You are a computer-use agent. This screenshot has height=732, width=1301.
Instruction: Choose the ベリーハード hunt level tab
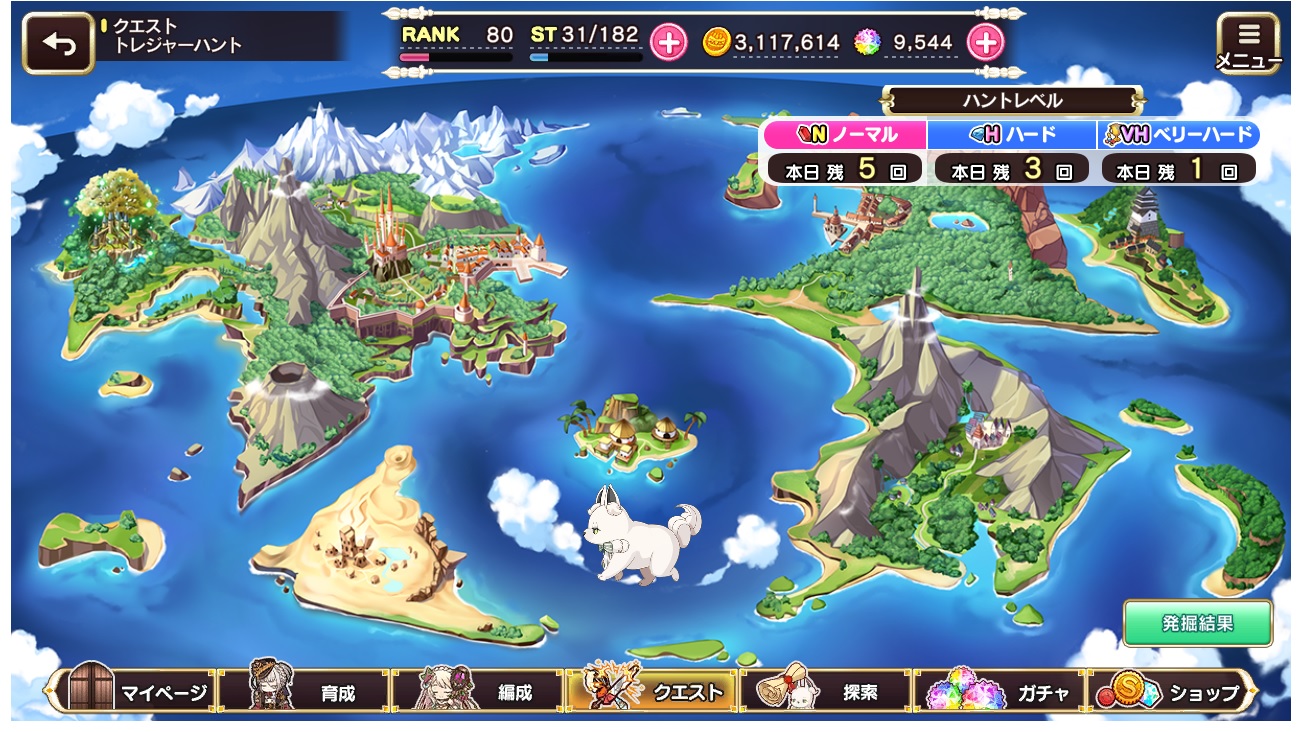(1178, 135)
